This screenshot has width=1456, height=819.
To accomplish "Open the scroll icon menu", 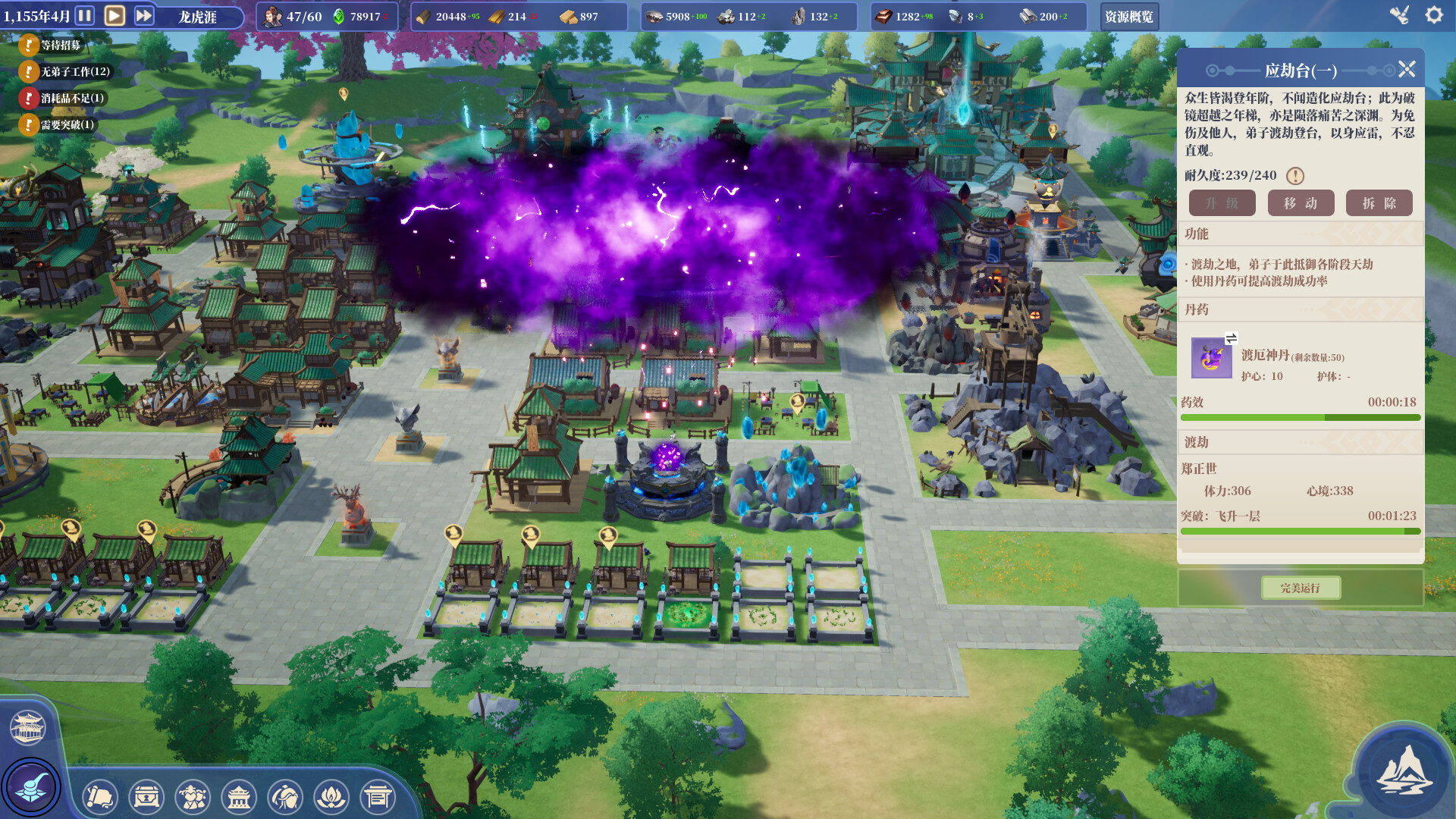I will point(100,797).
